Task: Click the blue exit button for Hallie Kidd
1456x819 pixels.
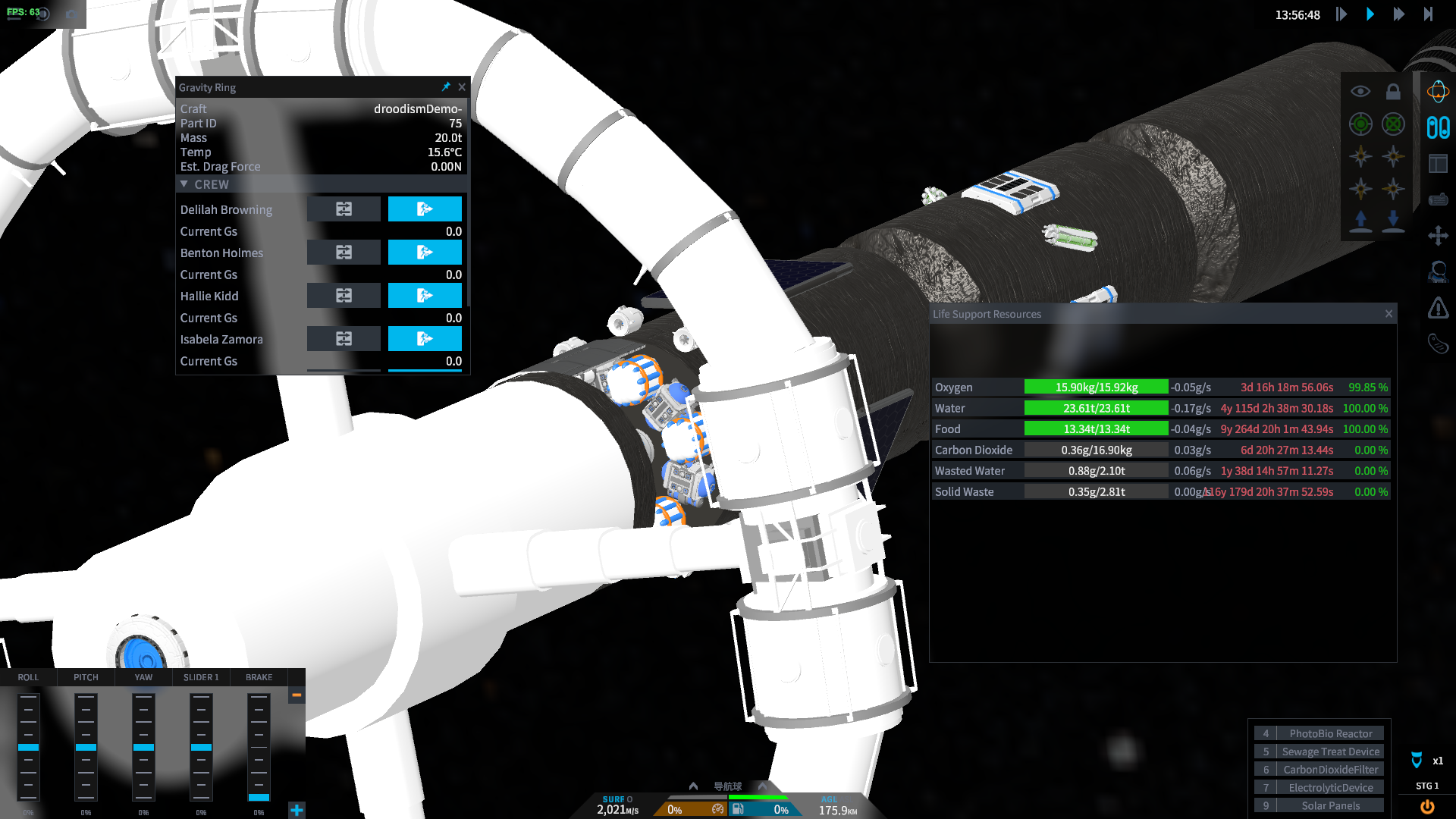Action: [x=425, y=296]
